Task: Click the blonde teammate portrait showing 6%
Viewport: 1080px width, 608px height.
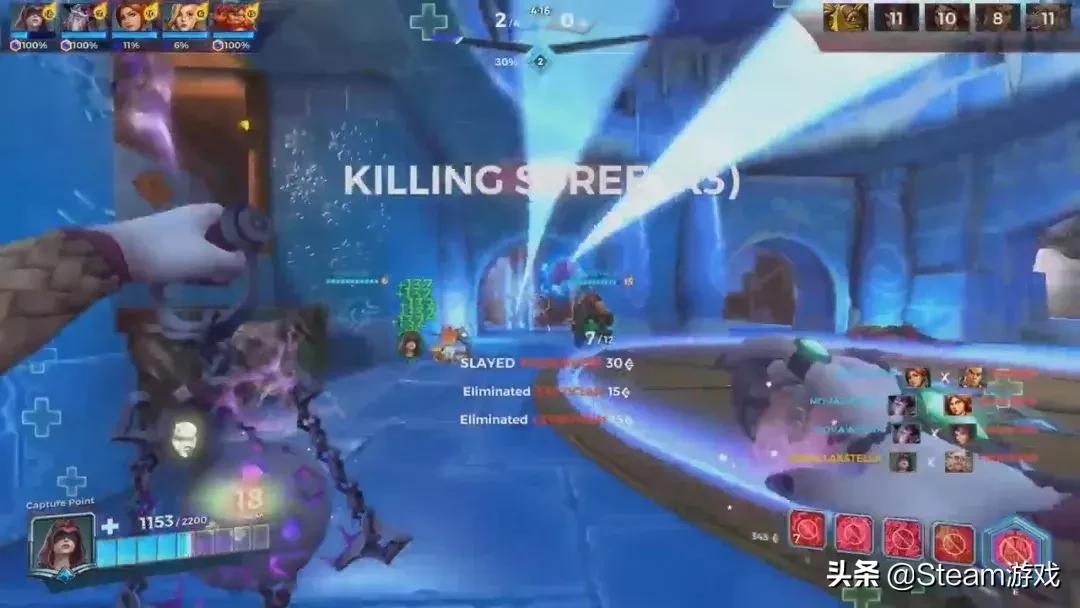Action: (x=181, y=18)
